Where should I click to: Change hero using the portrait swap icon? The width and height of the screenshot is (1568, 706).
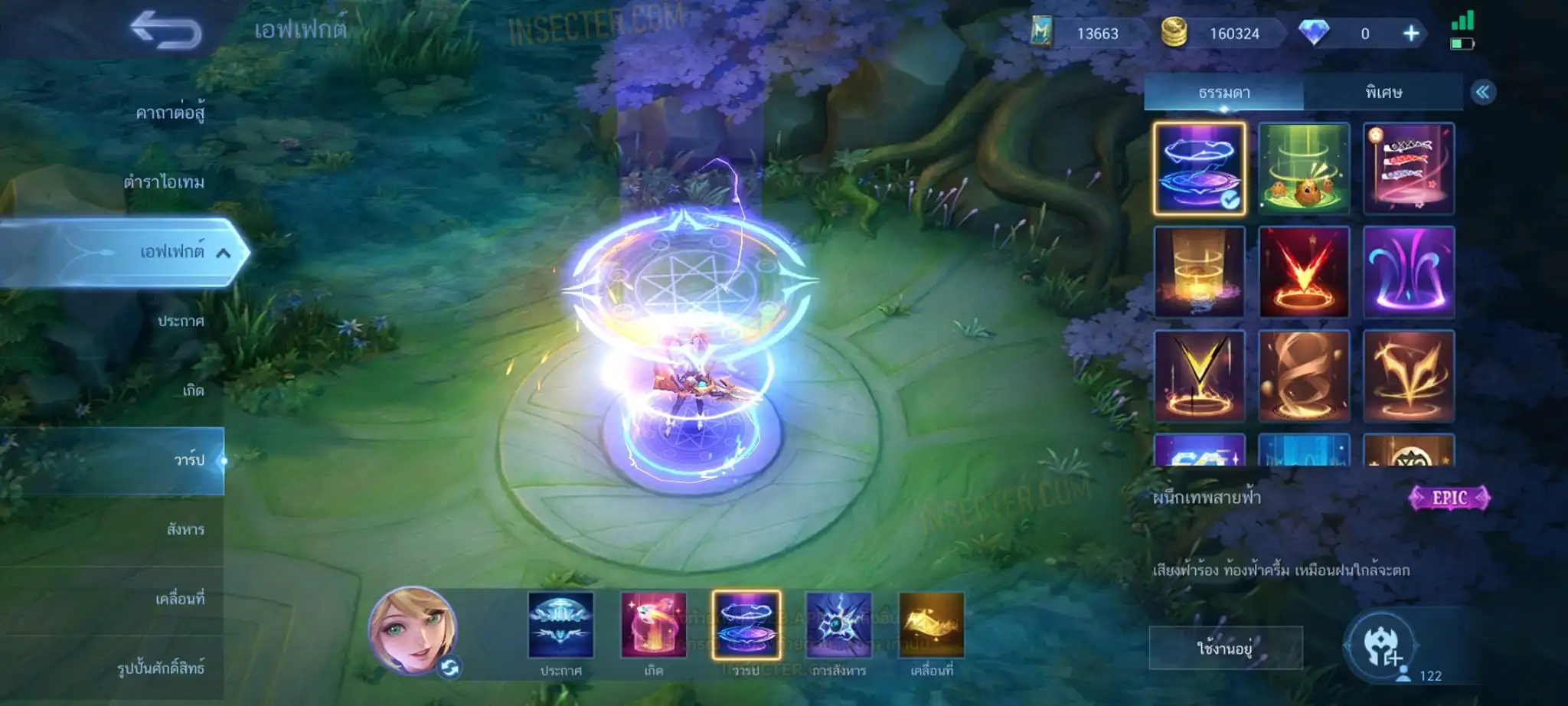(x=449, y=668)
